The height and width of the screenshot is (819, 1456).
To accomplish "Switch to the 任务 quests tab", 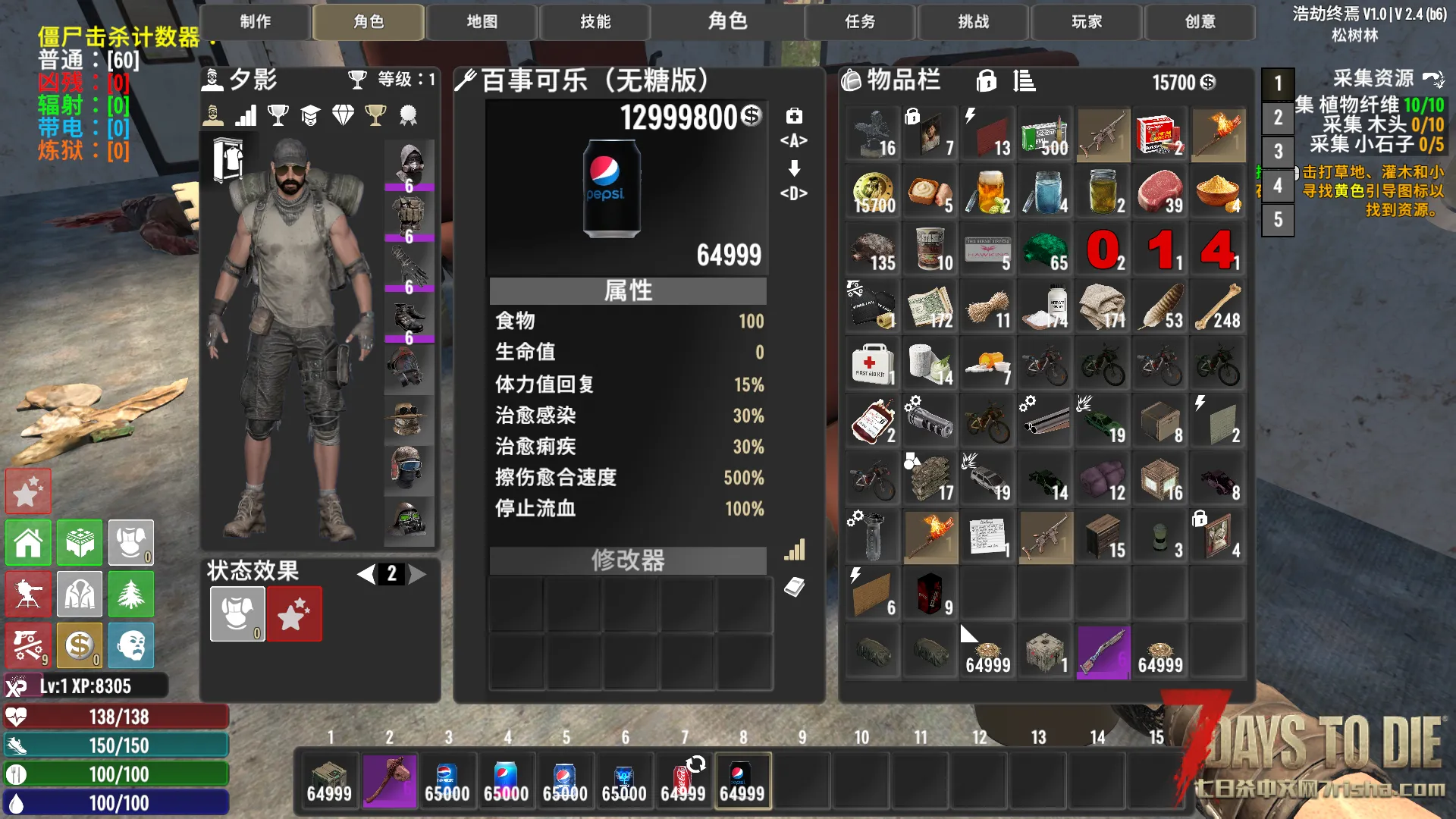I will click(x=860, y=22).
